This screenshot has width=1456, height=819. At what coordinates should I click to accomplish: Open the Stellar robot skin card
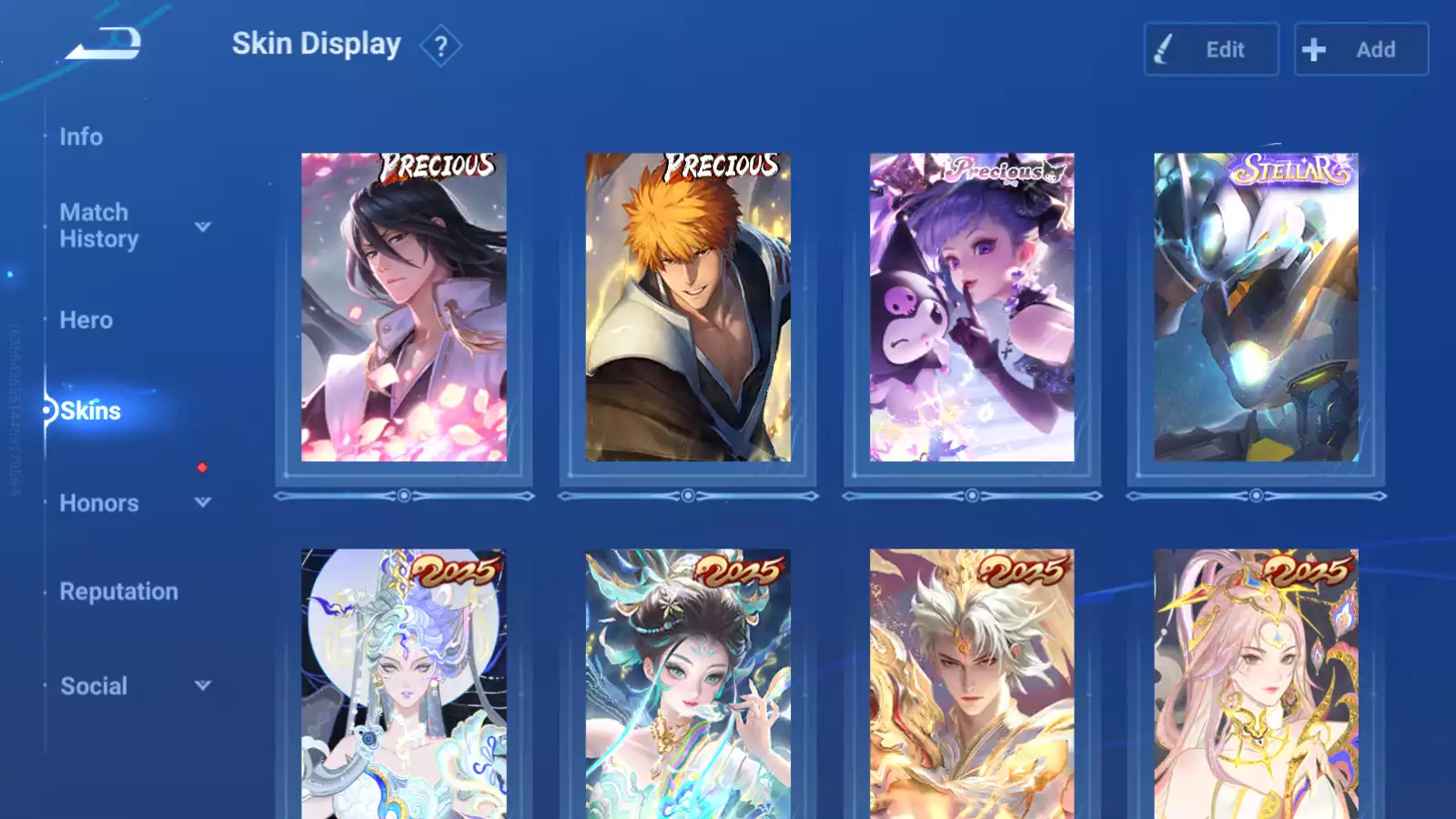point(1256,308)
